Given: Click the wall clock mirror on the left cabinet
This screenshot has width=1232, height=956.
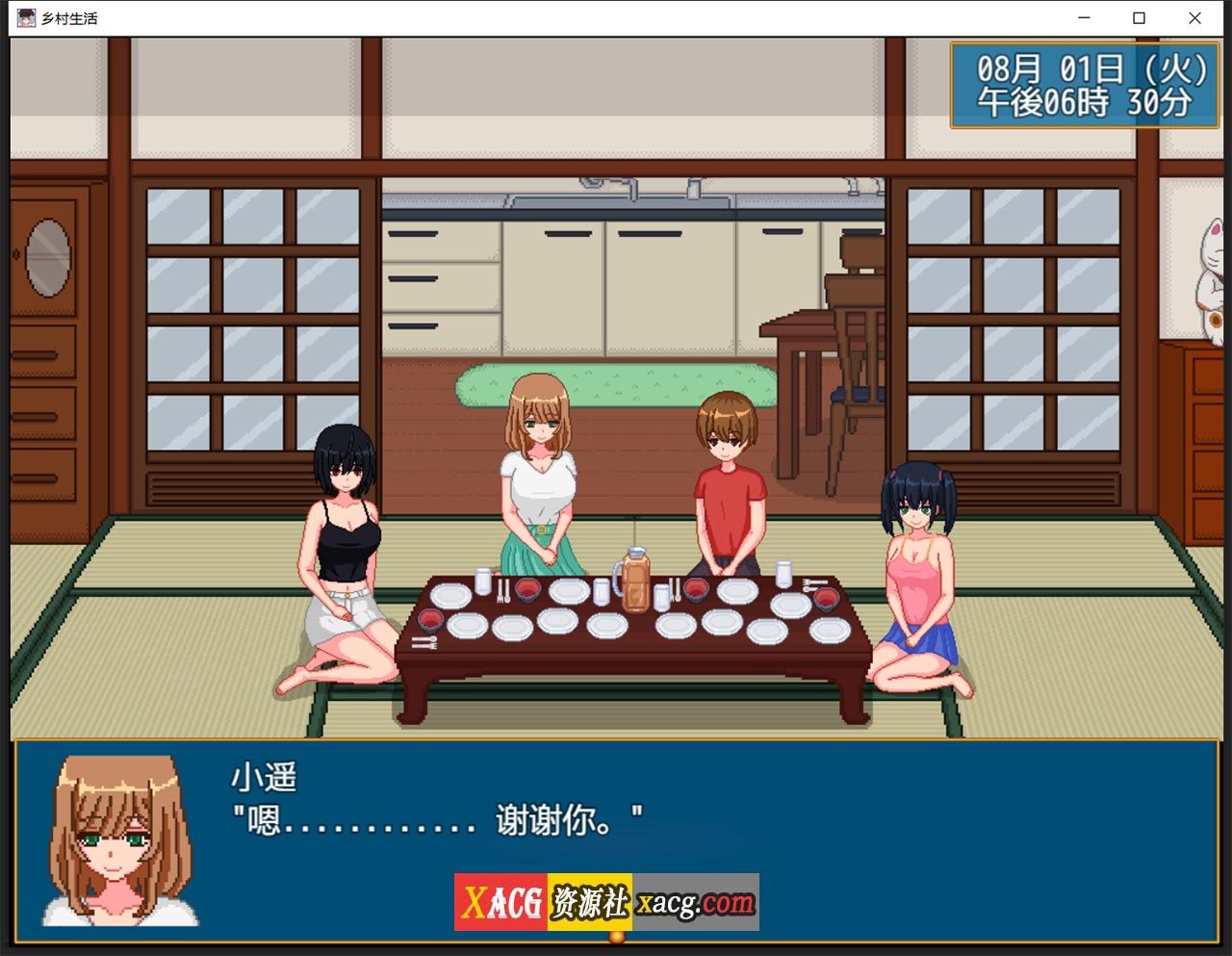Looking at the screenshot, I should pos(48,255).
